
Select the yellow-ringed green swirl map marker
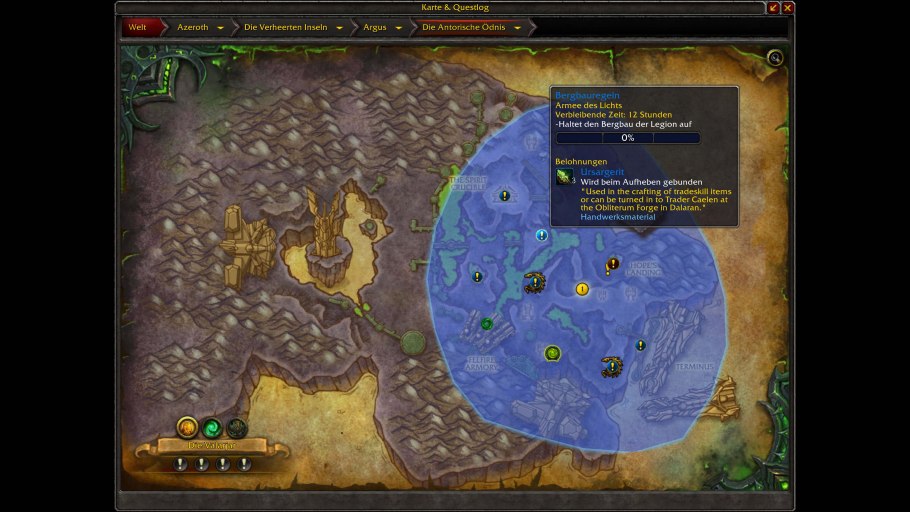[552, 353]
